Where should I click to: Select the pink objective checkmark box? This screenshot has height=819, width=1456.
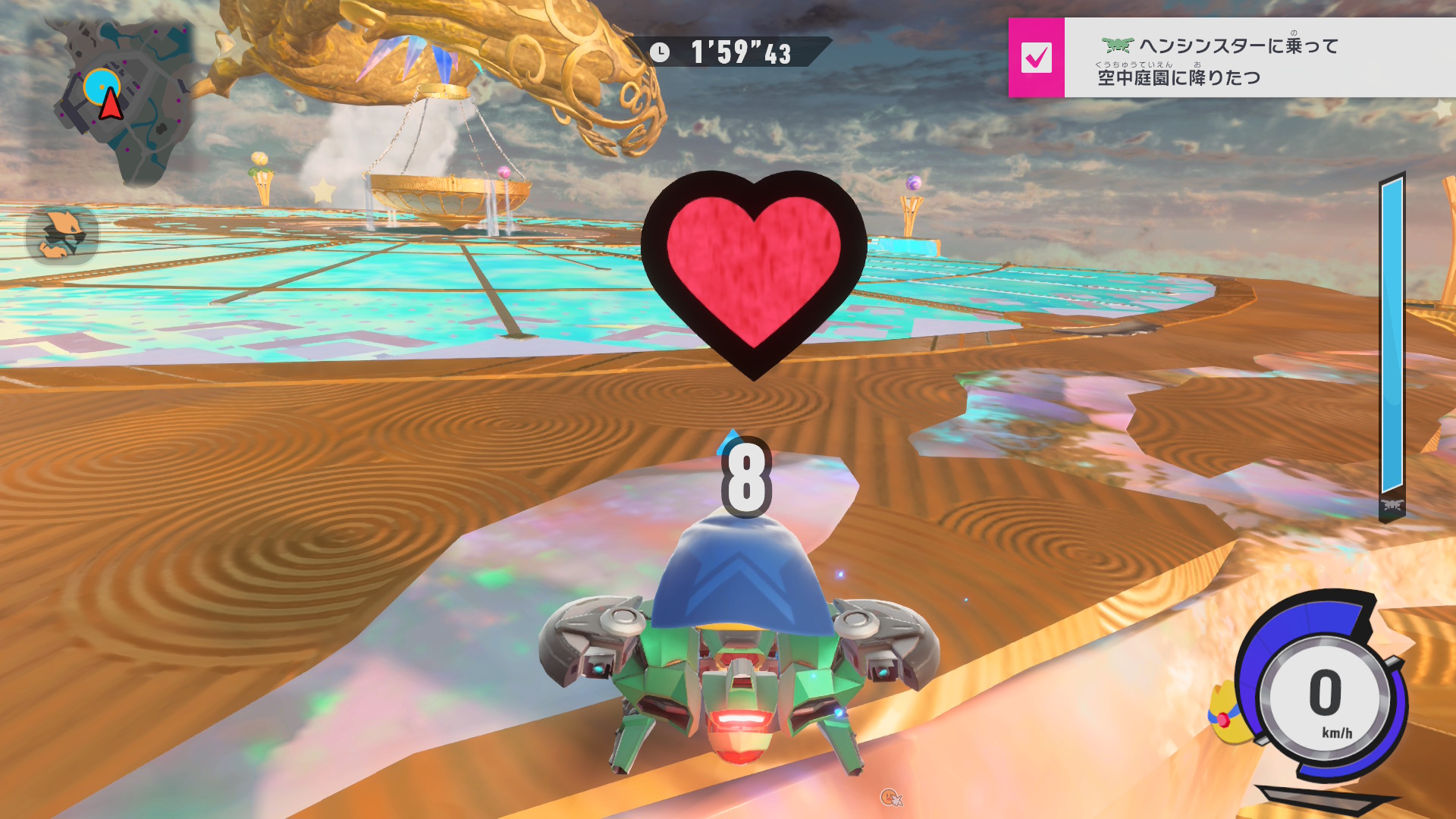[1036, 58]
